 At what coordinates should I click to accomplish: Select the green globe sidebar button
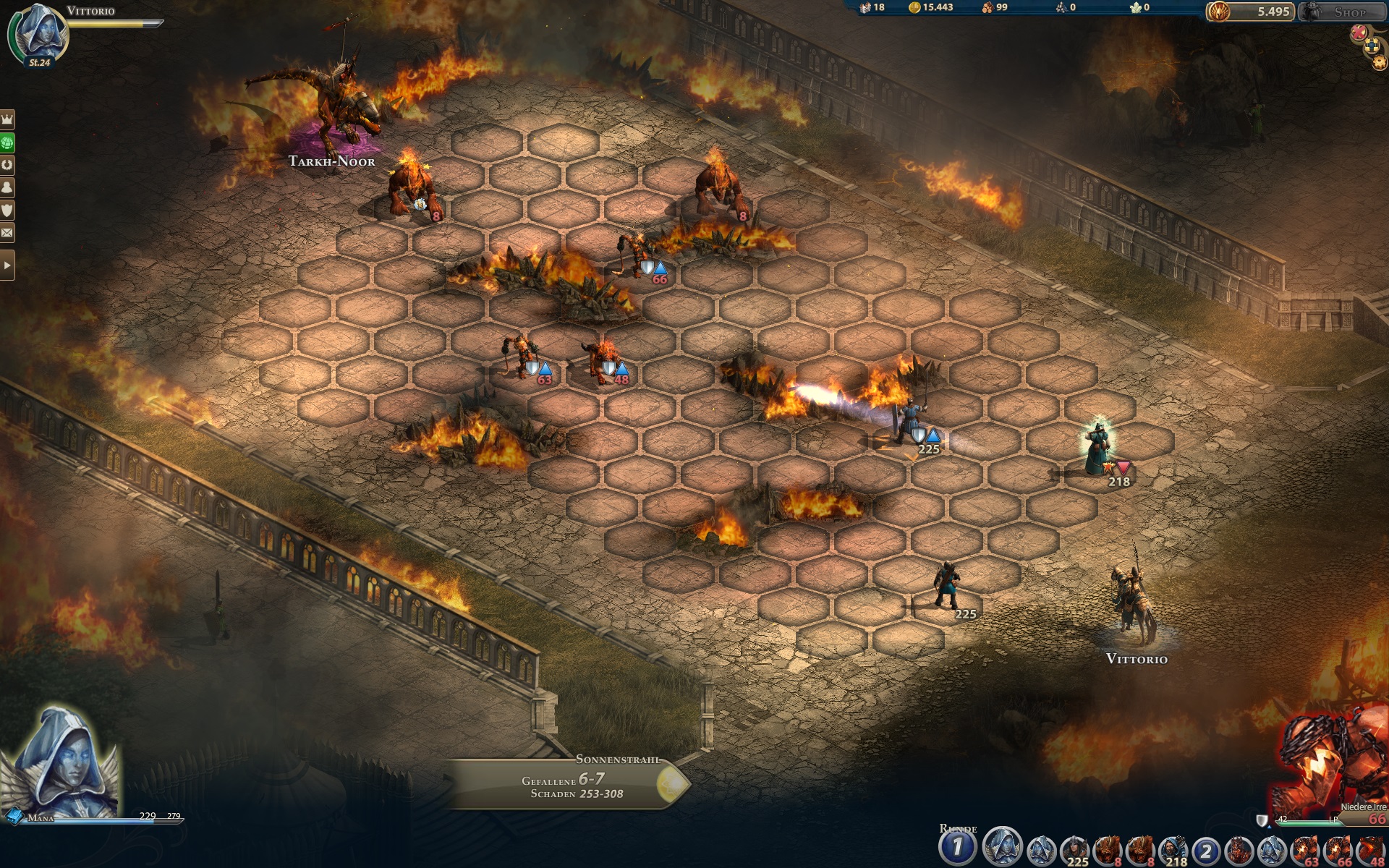point(7,142)
